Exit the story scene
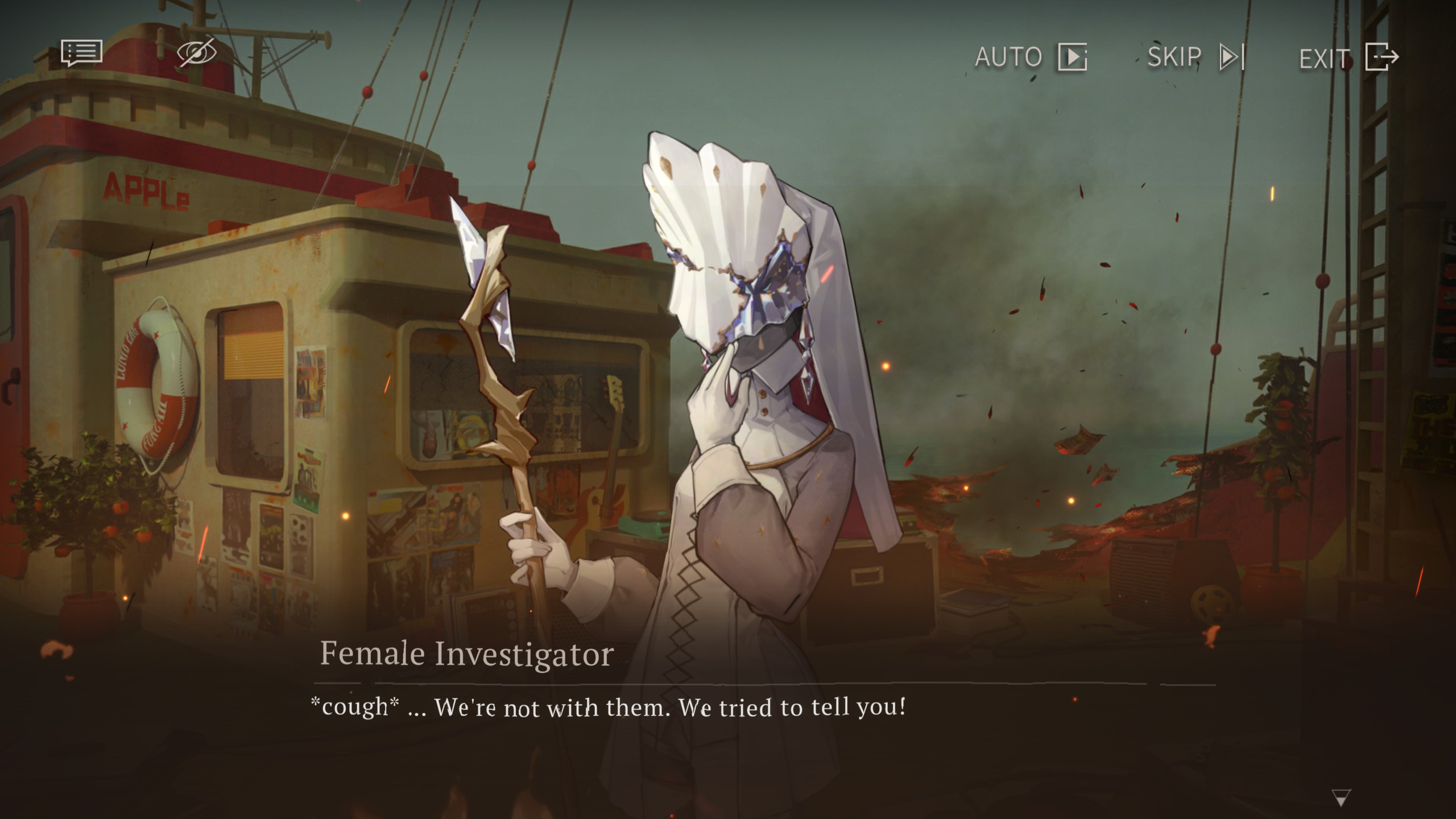The image size is (1456, 819). [x=1349, y=57]
